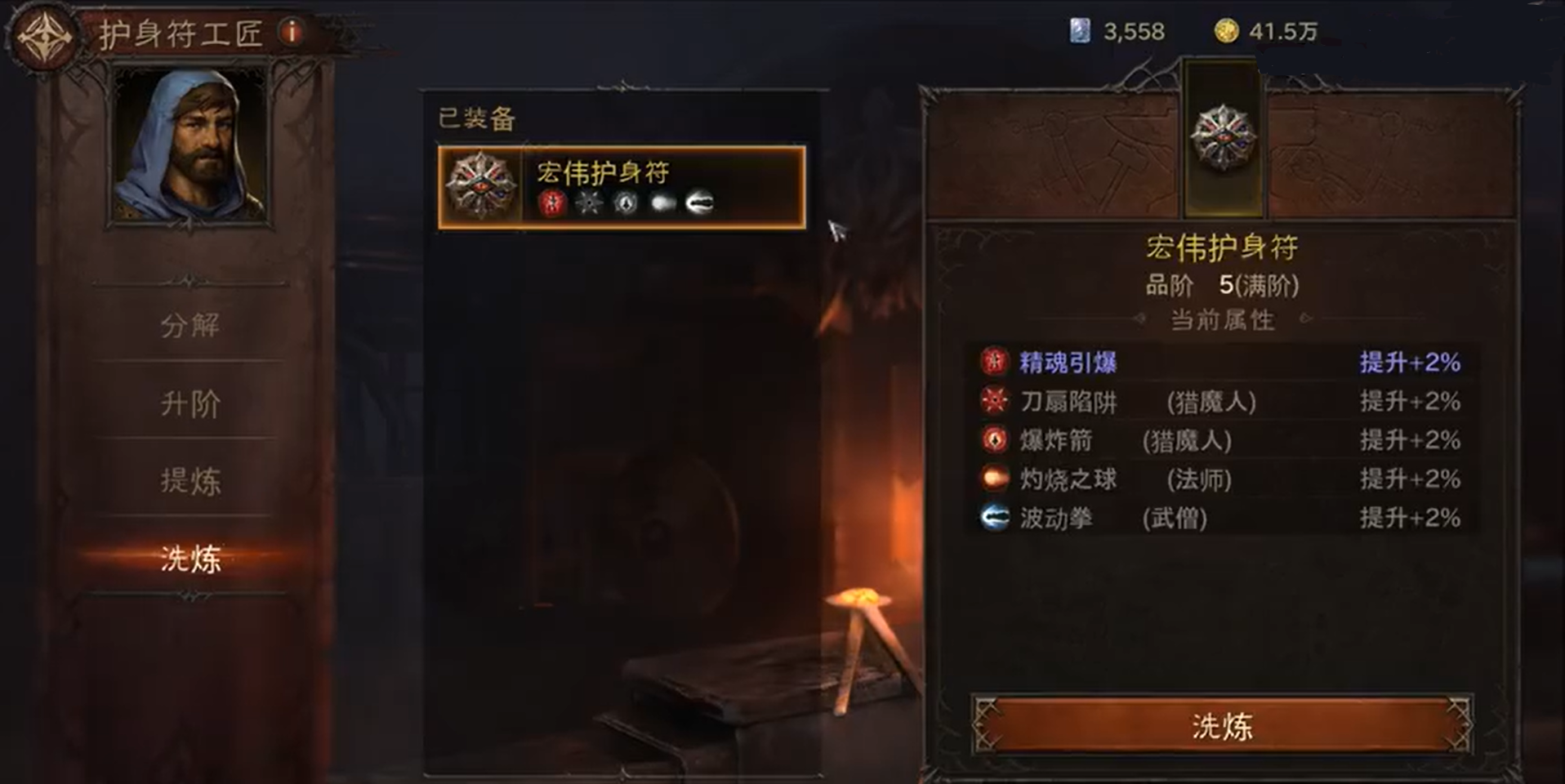Click the workshop emblem icon in top-left corner
The width and height of the screenshot is (1565, 784).
(x=45, y=33)
